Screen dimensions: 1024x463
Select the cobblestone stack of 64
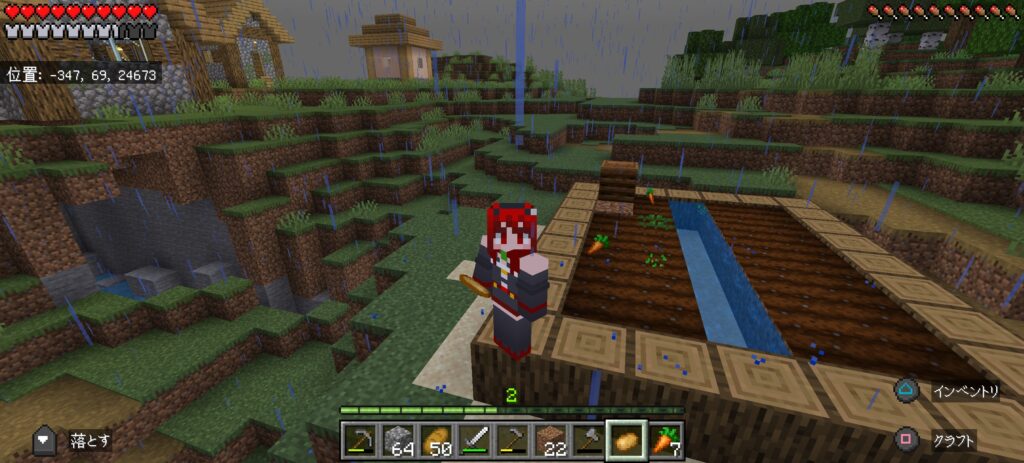[397, 440]
